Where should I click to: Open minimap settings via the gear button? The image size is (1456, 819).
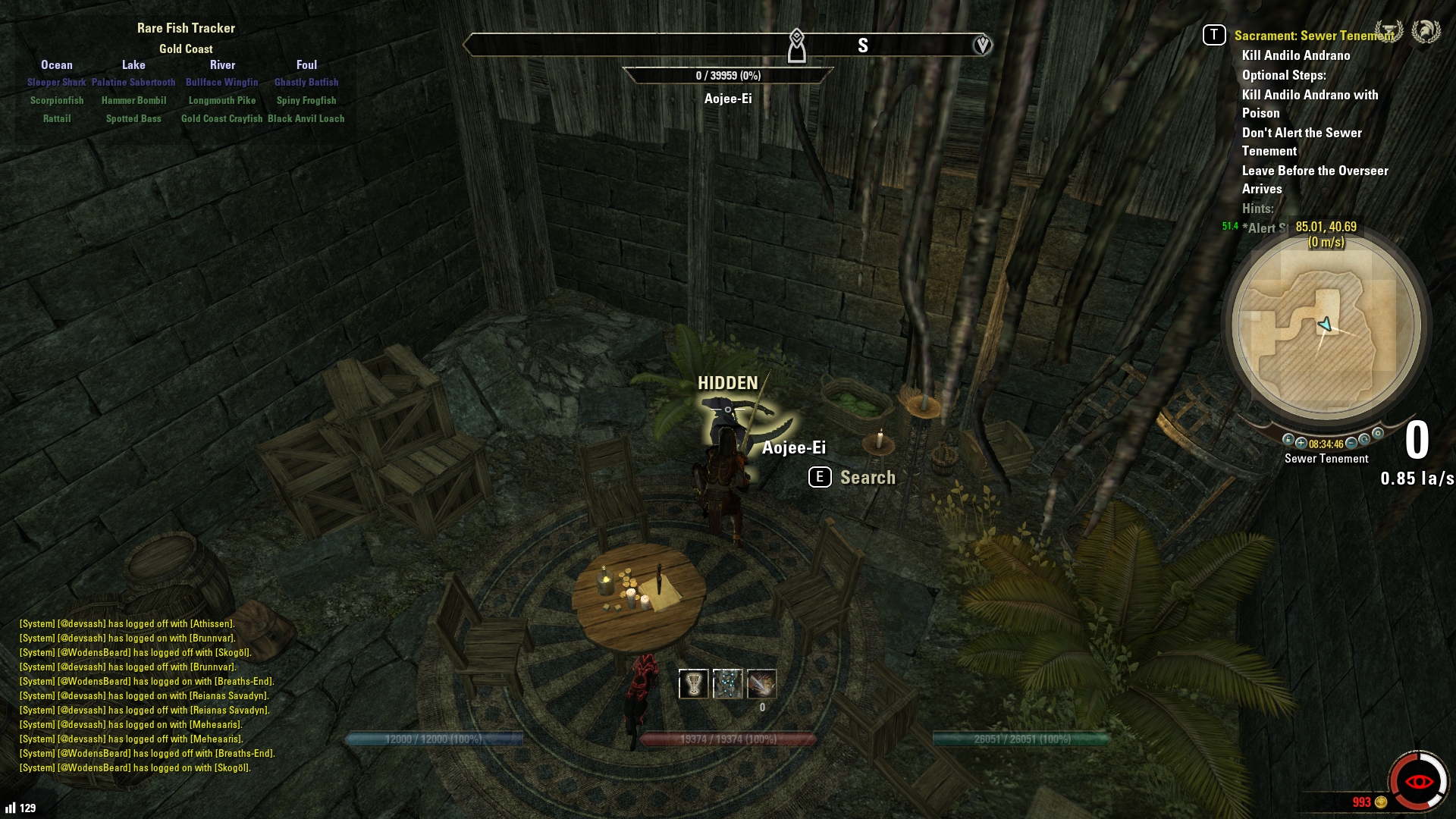pyautogui.click(x=1378, y=434)
